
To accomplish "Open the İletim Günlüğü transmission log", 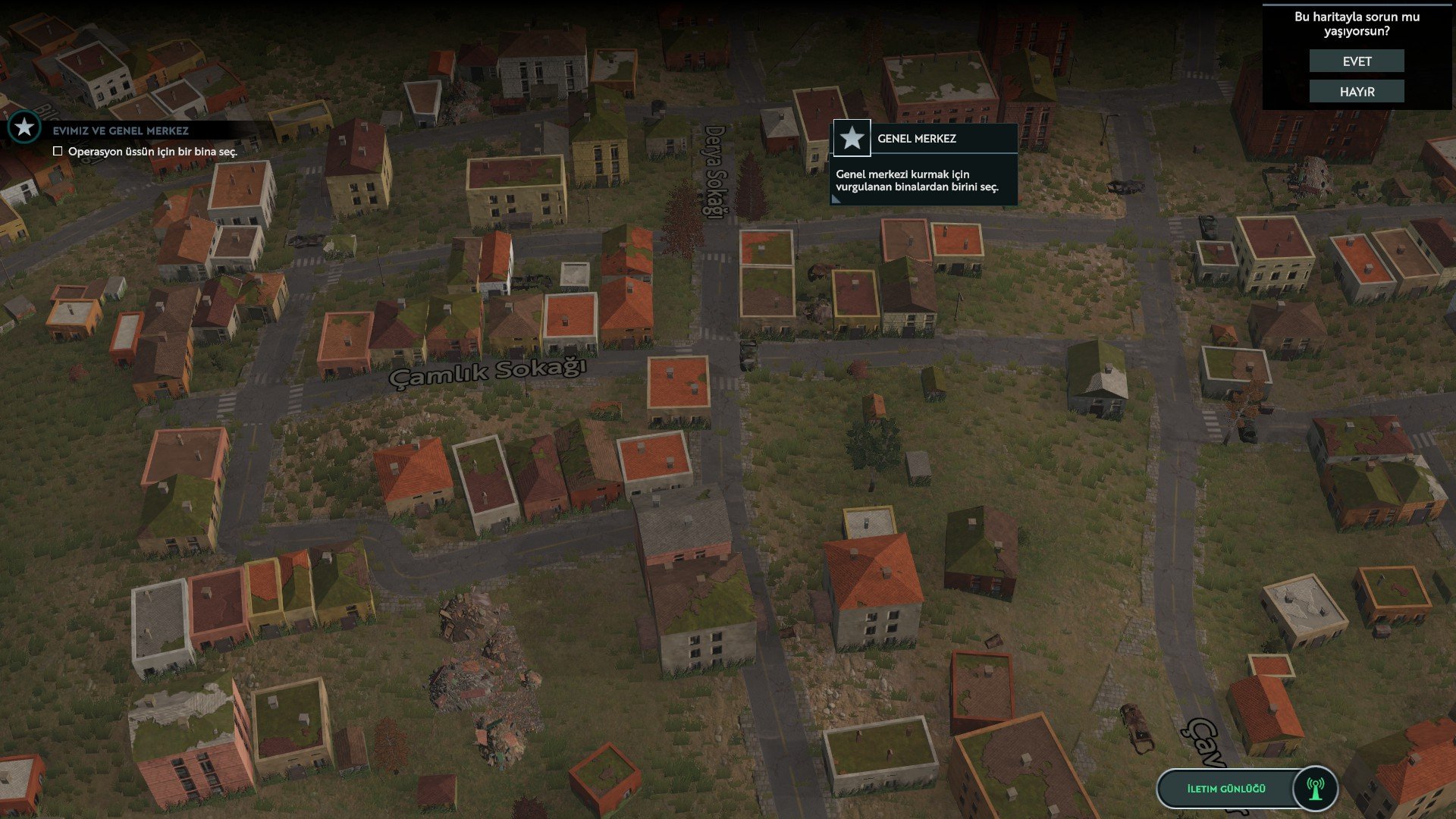I will 1225,789.
